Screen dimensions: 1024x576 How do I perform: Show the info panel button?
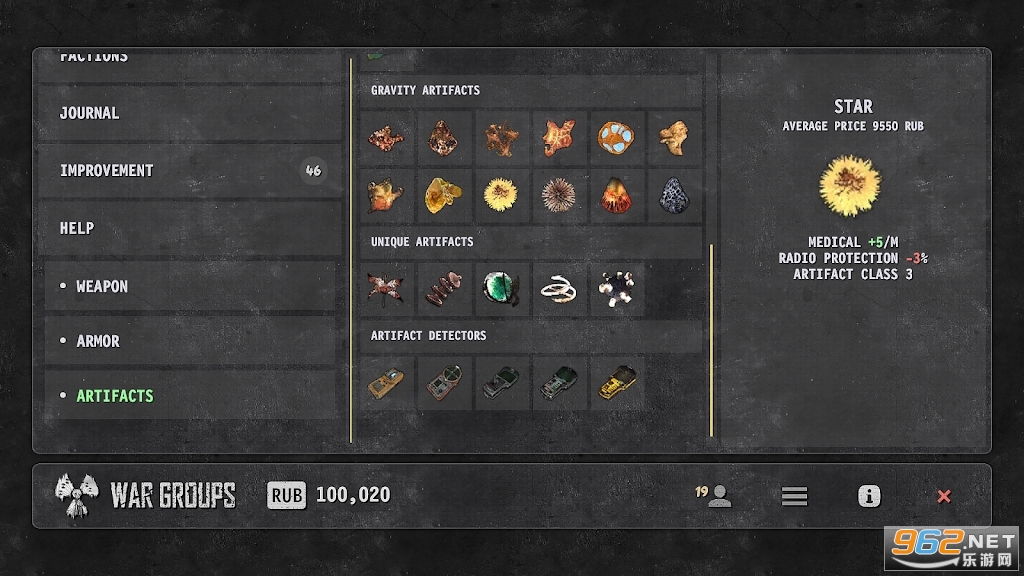[x=869, y=496]
